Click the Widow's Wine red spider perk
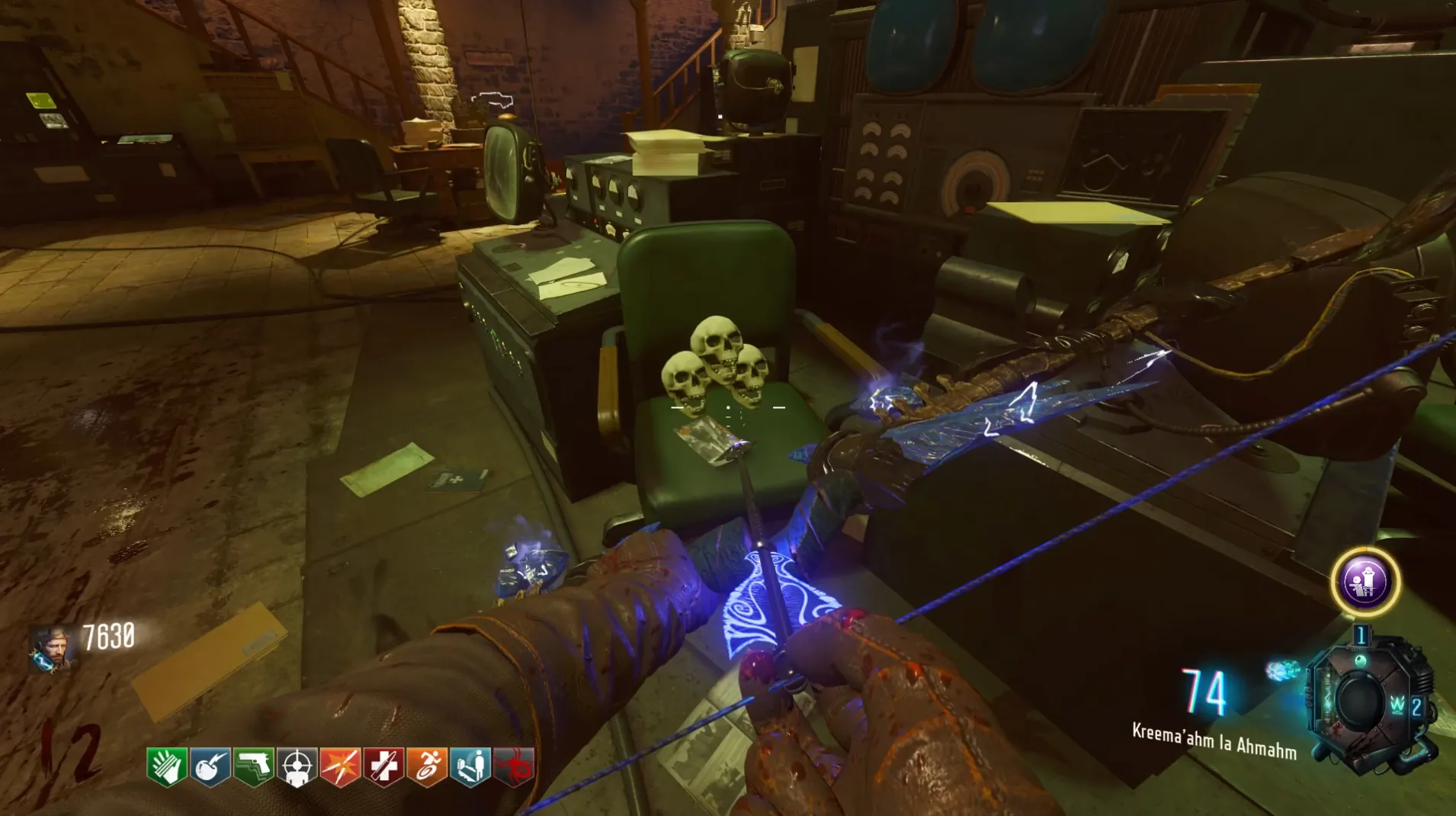Screen dimensions: 1456x816 coord(514,766)
